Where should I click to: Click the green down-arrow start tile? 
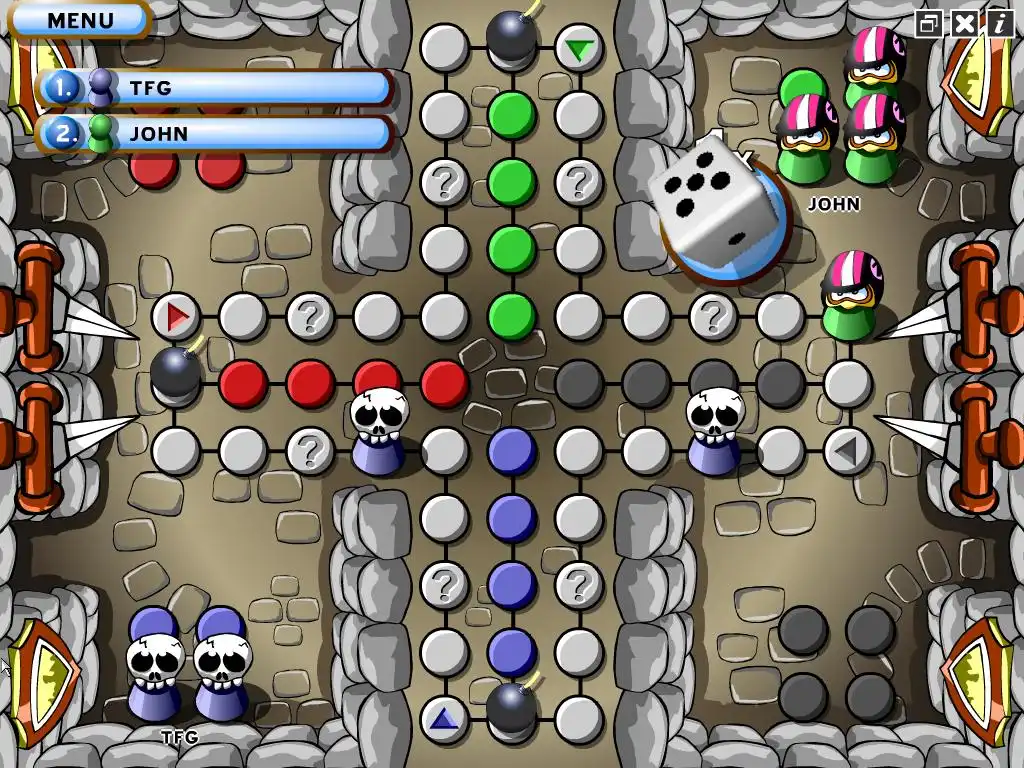click(x=578, y=48)
